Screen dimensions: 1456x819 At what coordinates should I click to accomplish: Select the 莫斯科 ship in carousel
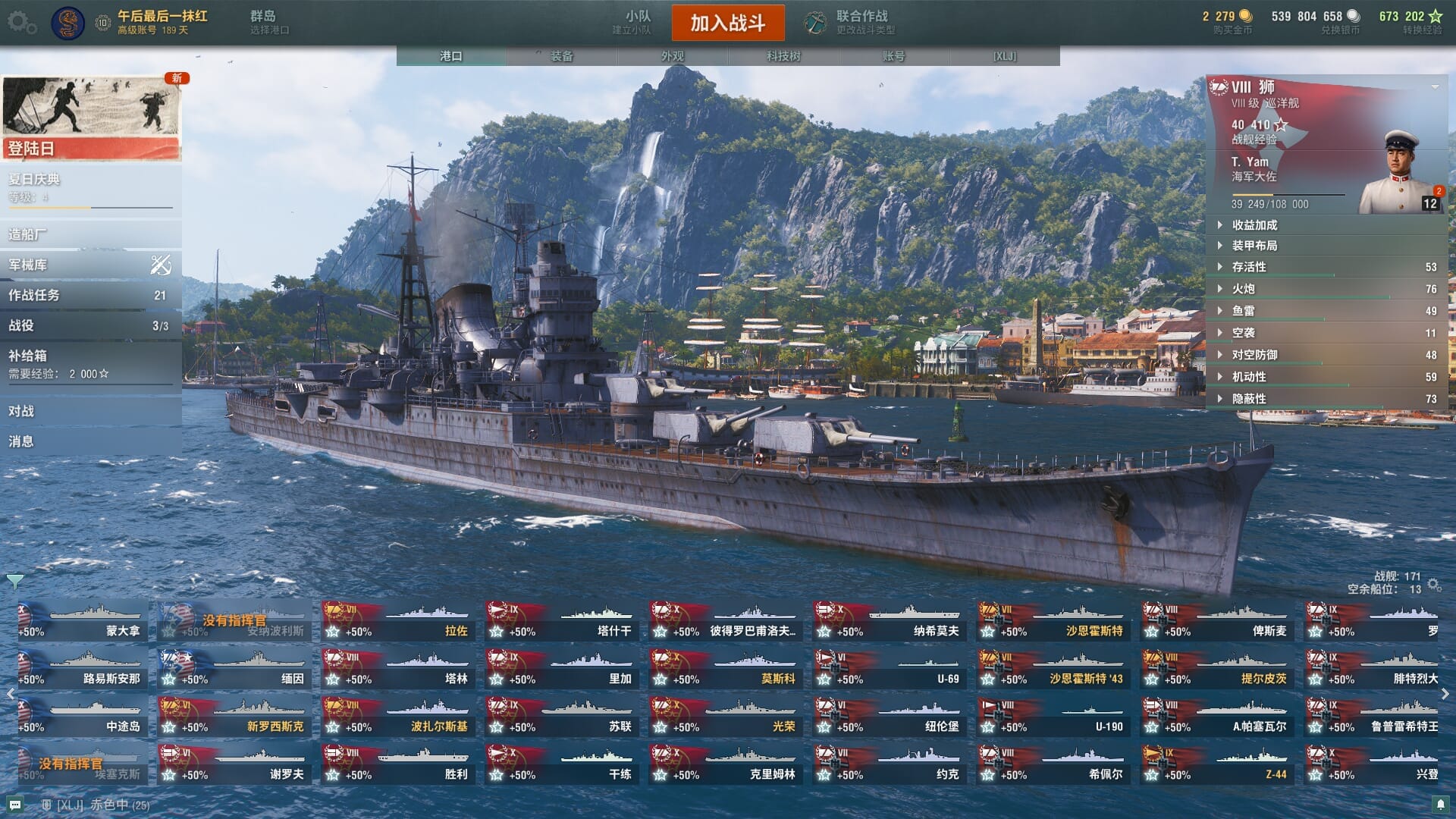pyautogui.click(x=726, y=669)
